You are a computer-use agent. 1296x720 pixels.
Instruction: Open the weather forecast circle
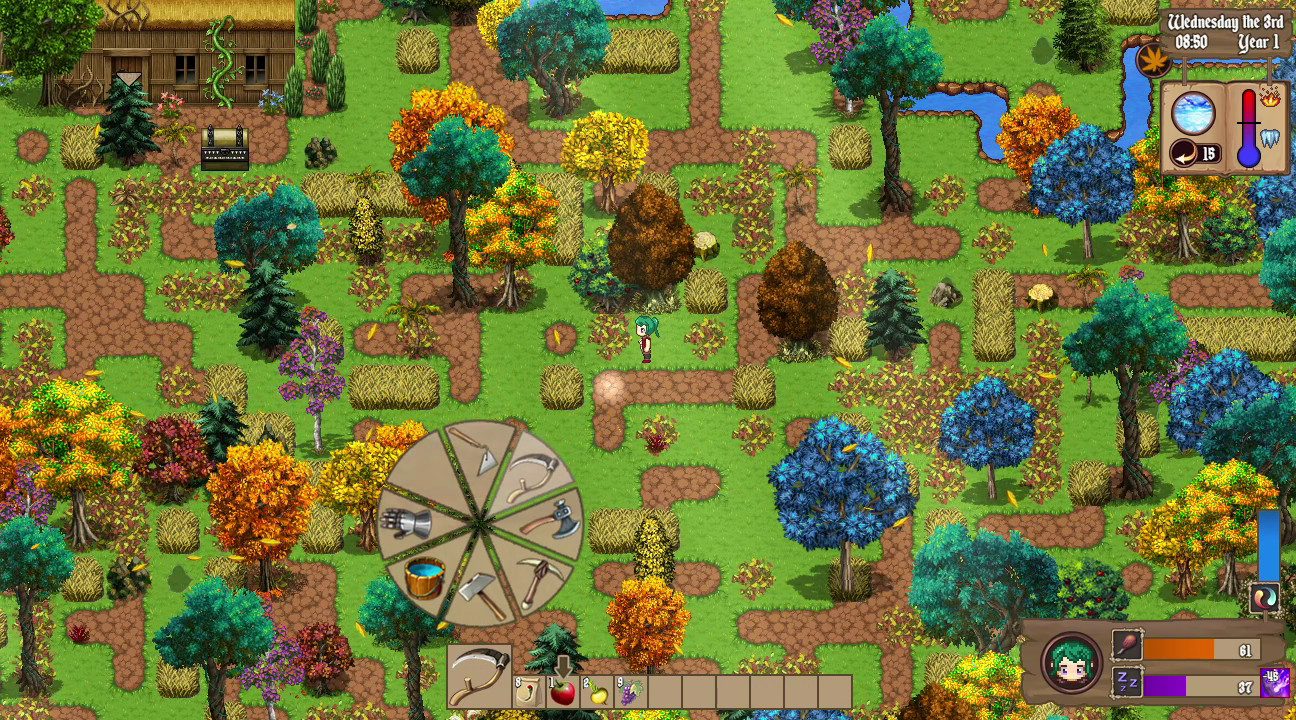coord(1192,112)
